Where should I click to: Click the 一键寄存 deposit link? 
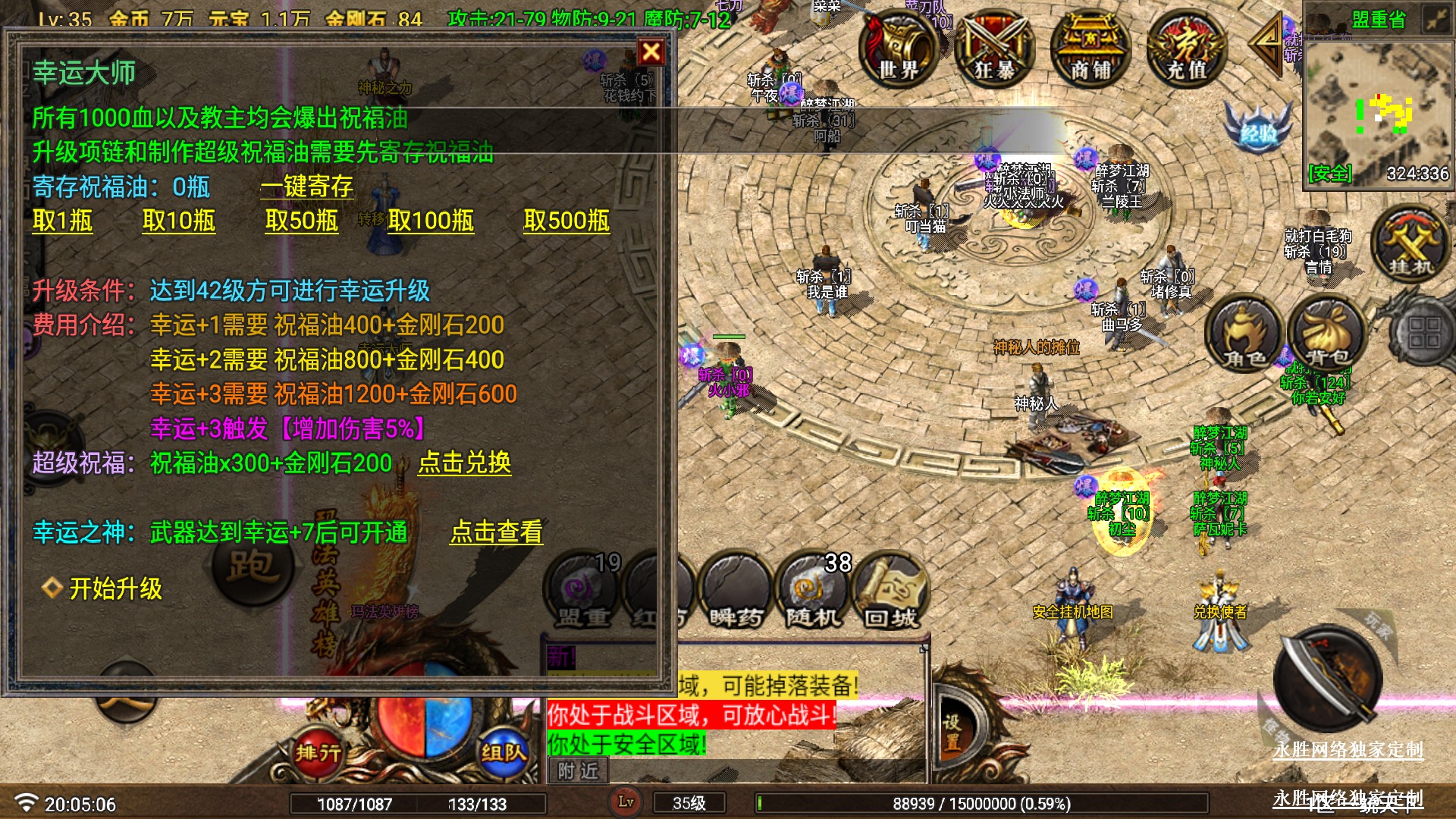[307, 187]
